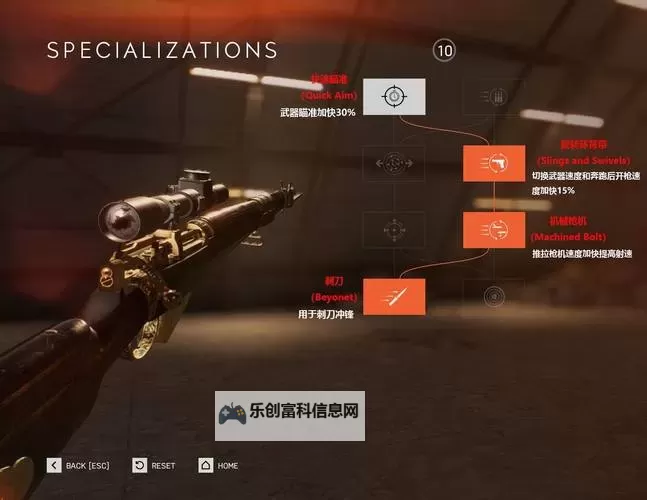Choose the dimmed crosshair with side arrows
The height and width of the screenshot is (500, 647).
tap(394, 163)
